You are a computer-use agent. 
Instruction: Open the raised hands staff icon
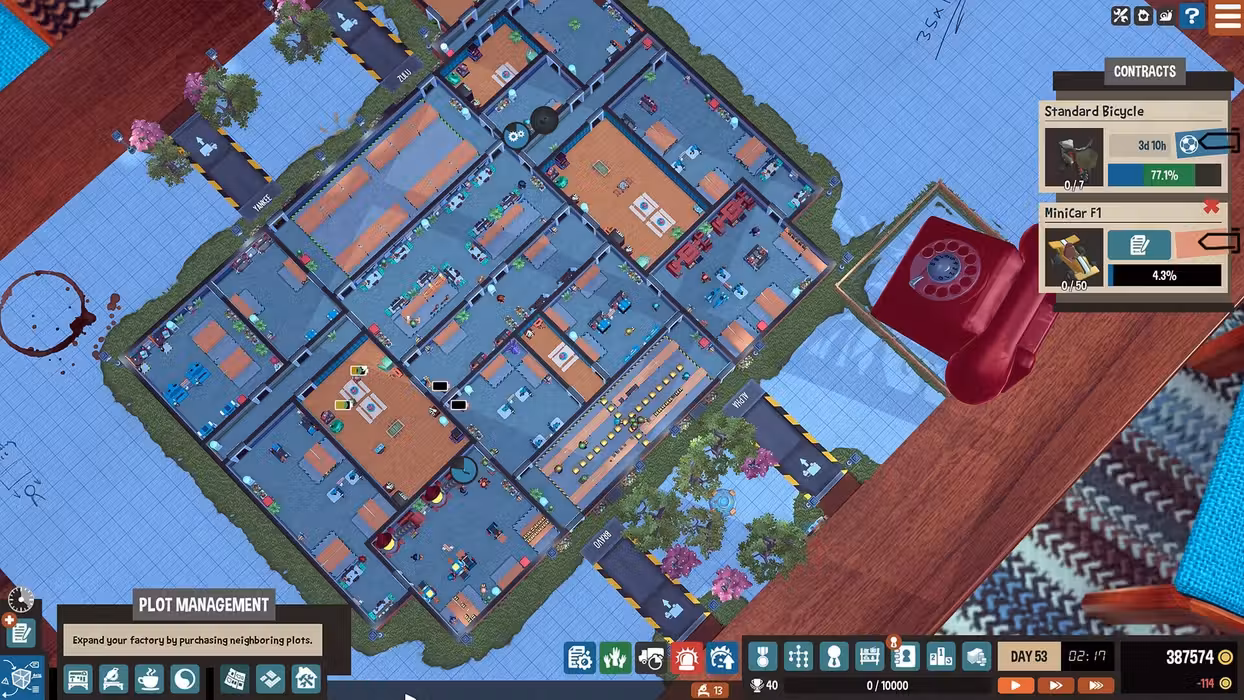pyautogui.click(x=615, y=657)
